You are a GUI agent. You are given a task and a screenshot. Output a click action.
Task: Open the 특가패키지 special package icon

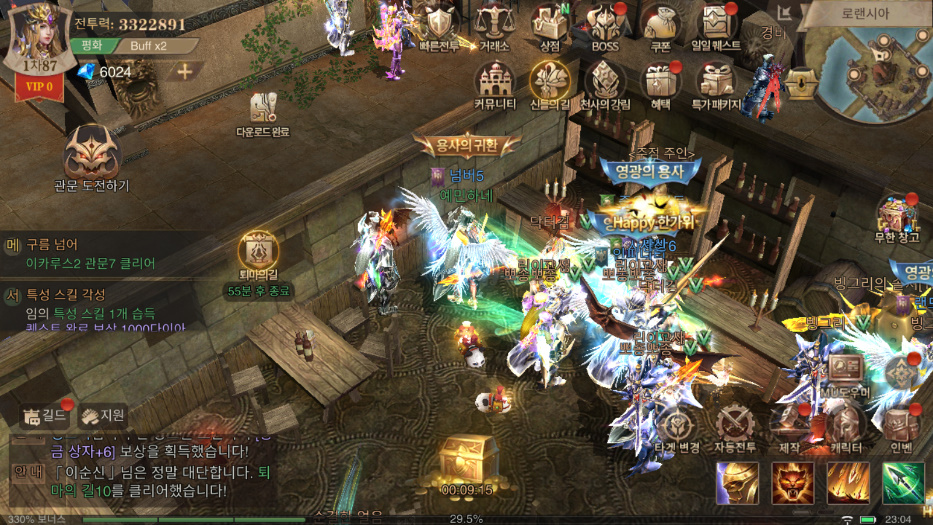point(716,83)
